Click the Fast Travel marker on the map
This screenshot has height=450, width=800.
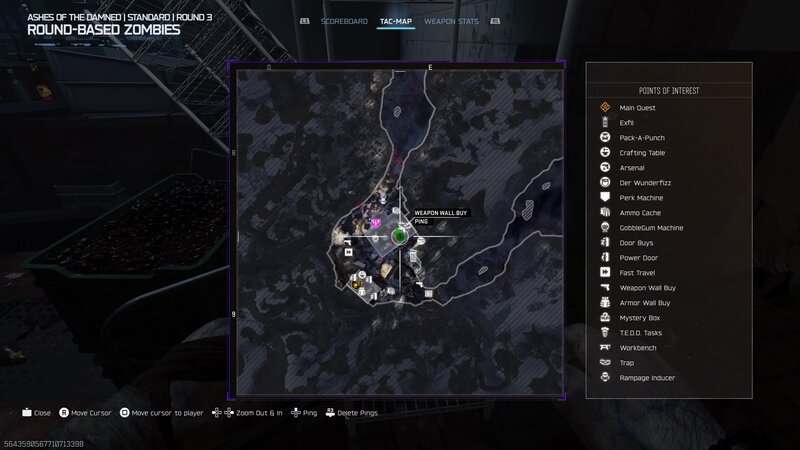[348, 253]
